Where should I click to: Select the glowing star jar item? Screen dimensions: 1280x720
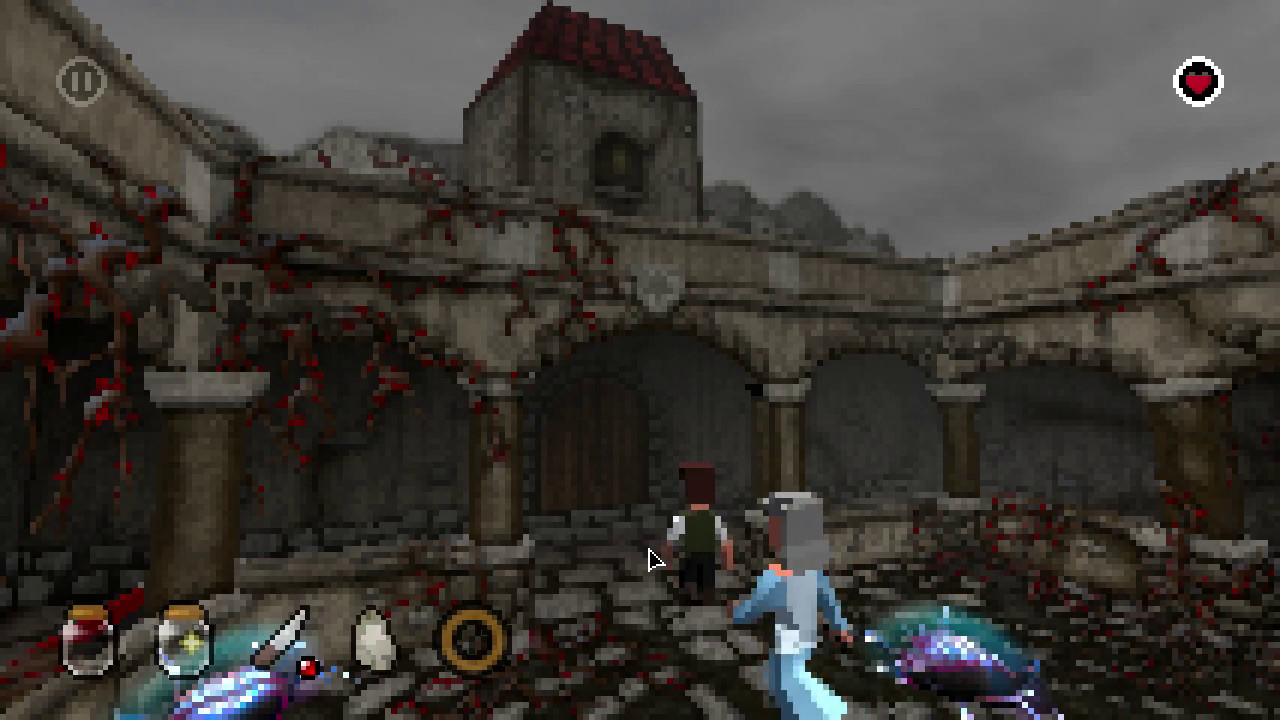(186, 640)
